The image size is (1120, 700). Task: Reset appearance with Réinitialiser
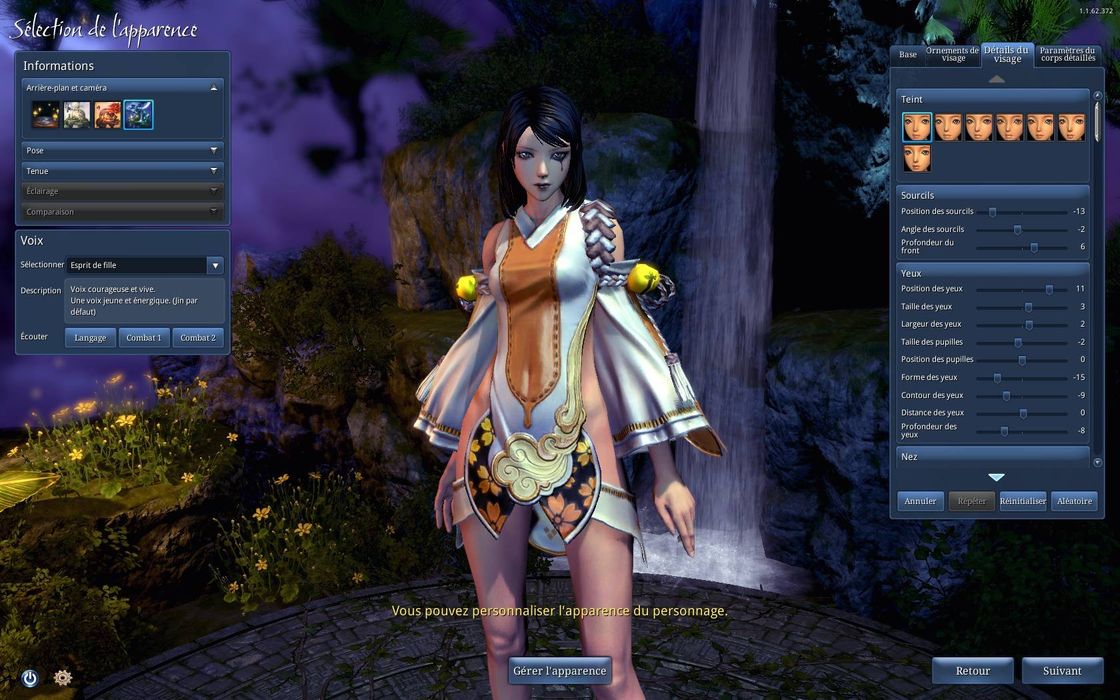(x=1023, y=501)
